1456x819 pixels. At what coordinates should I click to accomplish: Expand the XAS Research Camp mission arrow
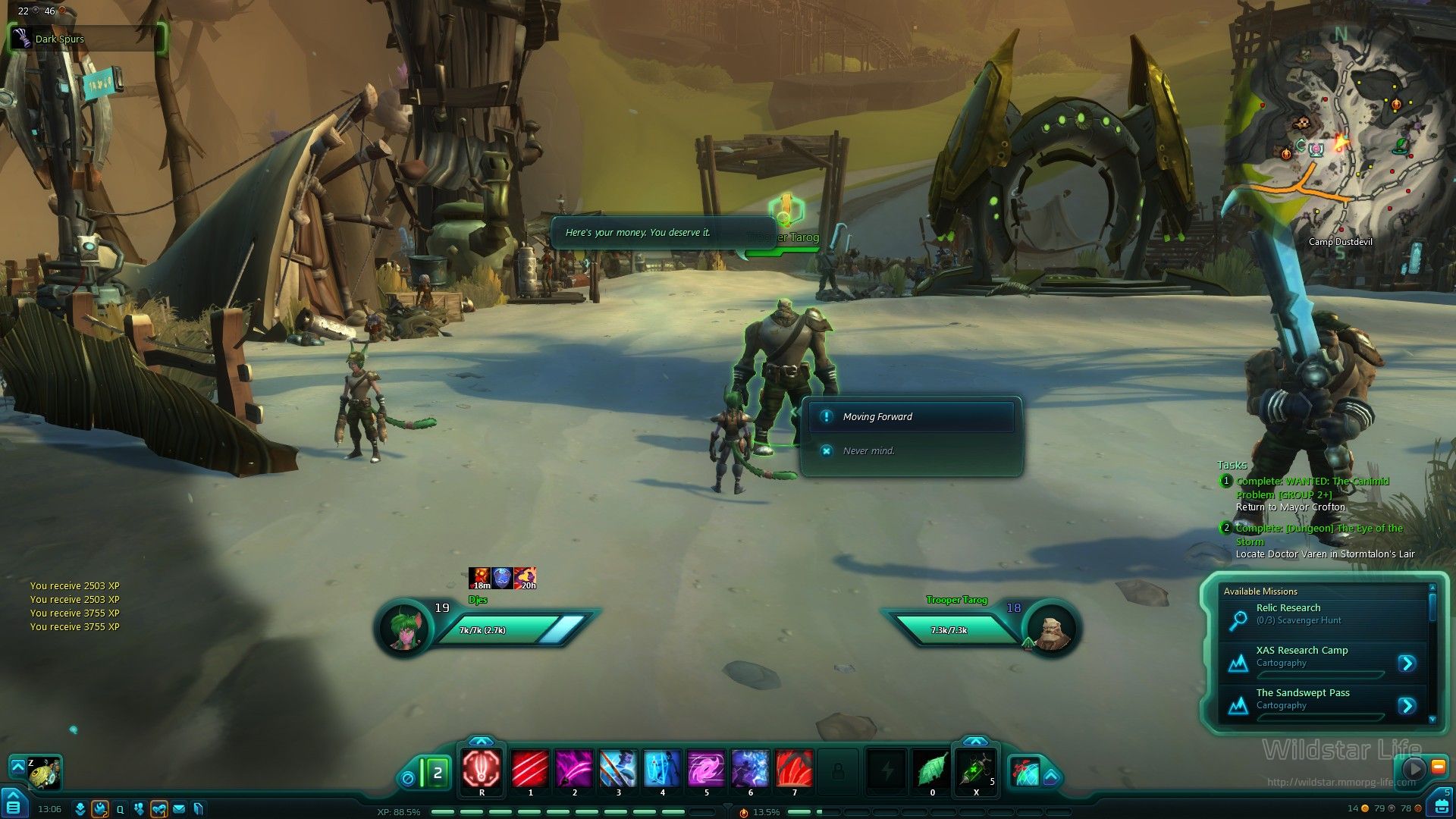tap(1407, 664)
